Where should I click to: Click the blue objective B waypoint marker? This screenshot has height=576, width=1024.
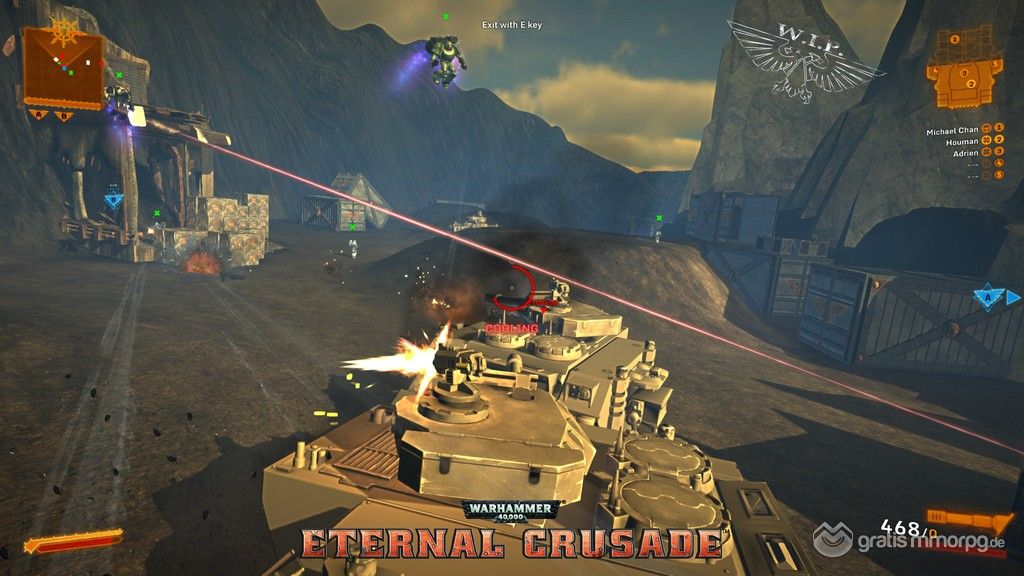[x=114, y=199]
